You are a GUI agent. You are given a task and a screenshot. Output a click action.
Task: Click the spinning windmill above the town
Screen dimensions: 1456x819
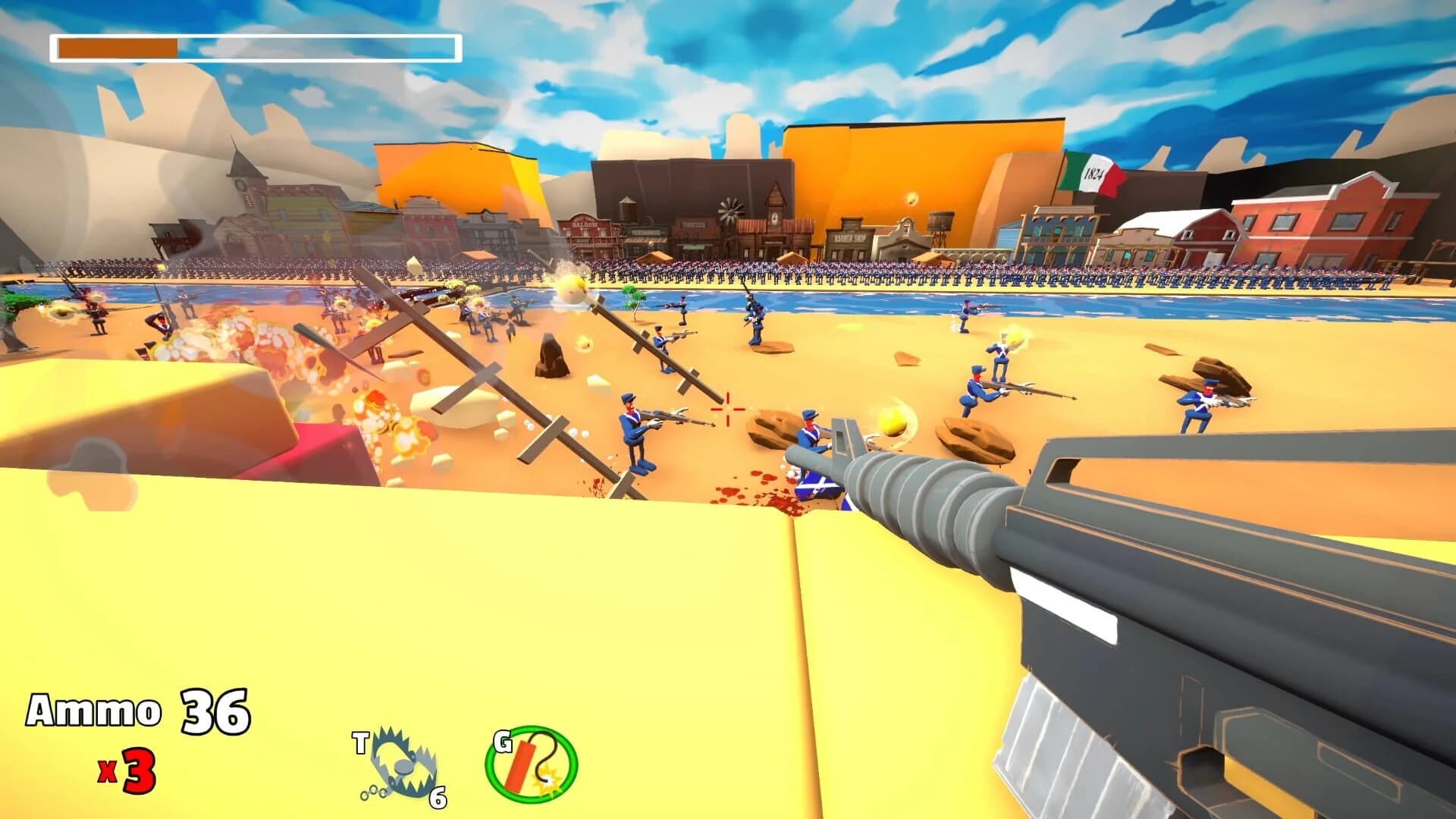click(730, 210)
